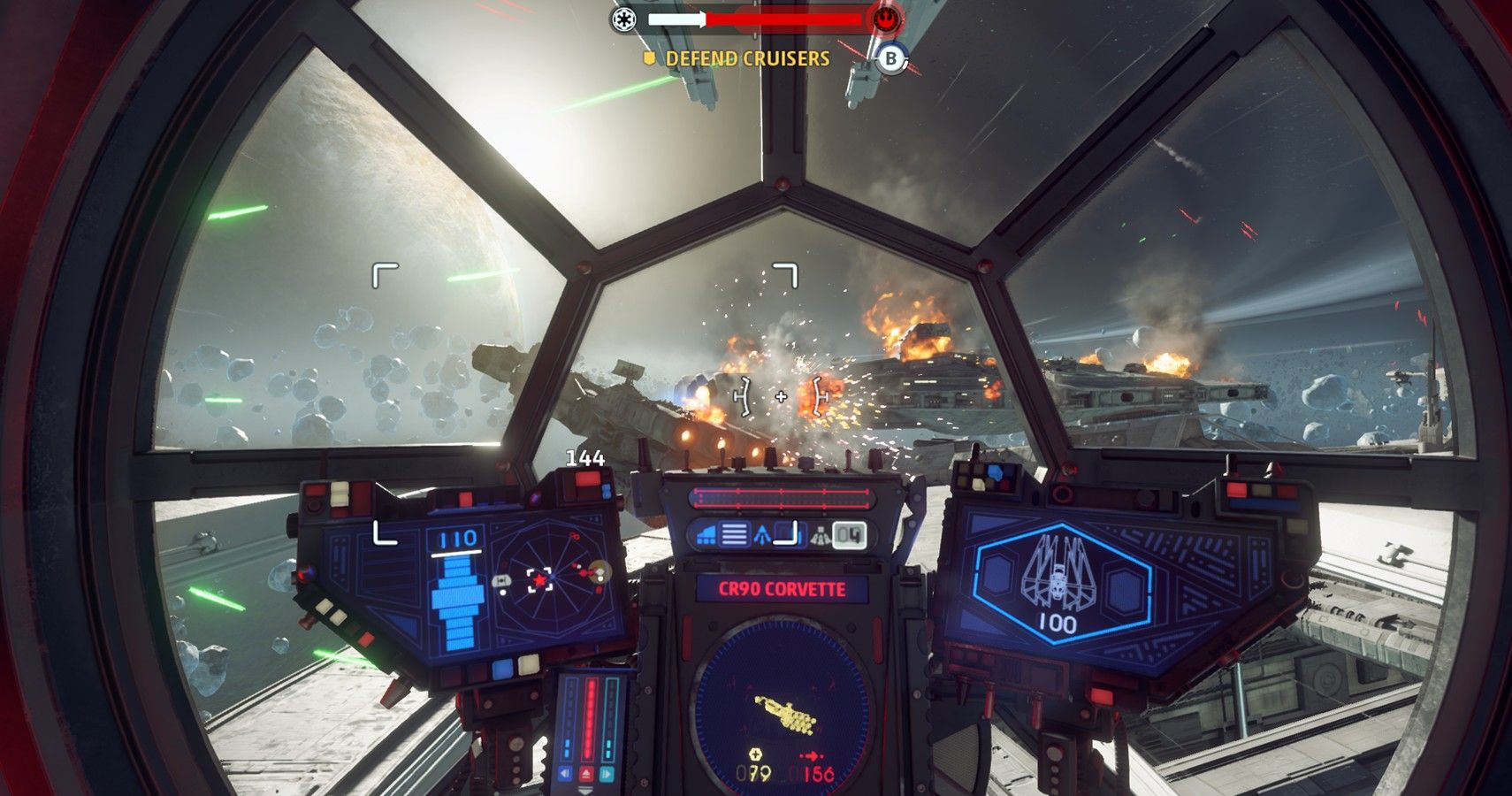Click the objective B marker
This screenshot has width=1512, height=796.
tap(891, 59)
